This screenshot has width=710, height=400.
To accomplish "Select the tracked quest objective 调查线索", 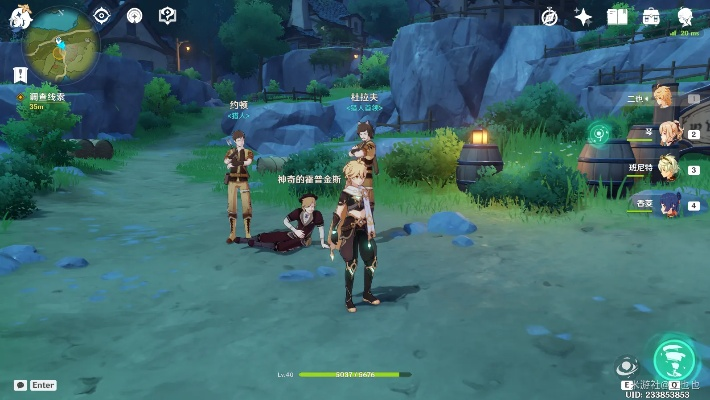I will pyautogui.click(x=47, y=97).
